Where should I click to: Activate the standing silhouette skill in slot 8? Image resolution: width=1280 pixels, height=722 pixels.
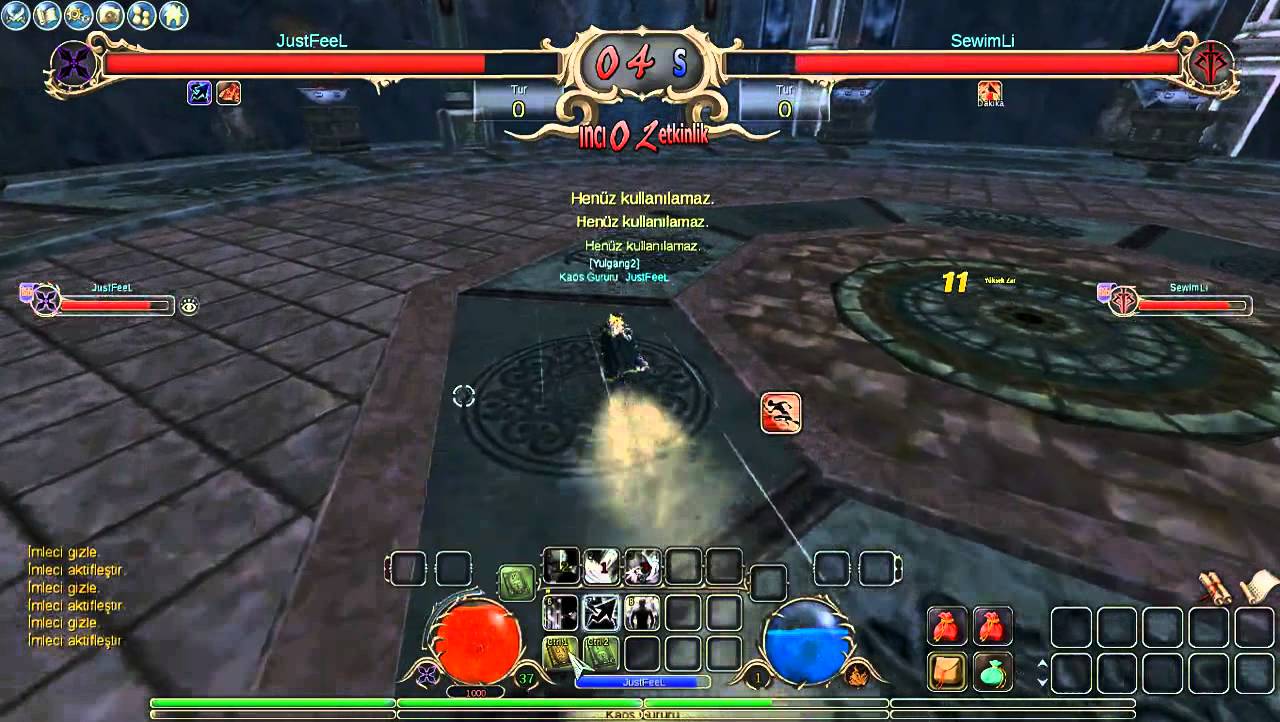pyautogui.click(x=642, y=612)
